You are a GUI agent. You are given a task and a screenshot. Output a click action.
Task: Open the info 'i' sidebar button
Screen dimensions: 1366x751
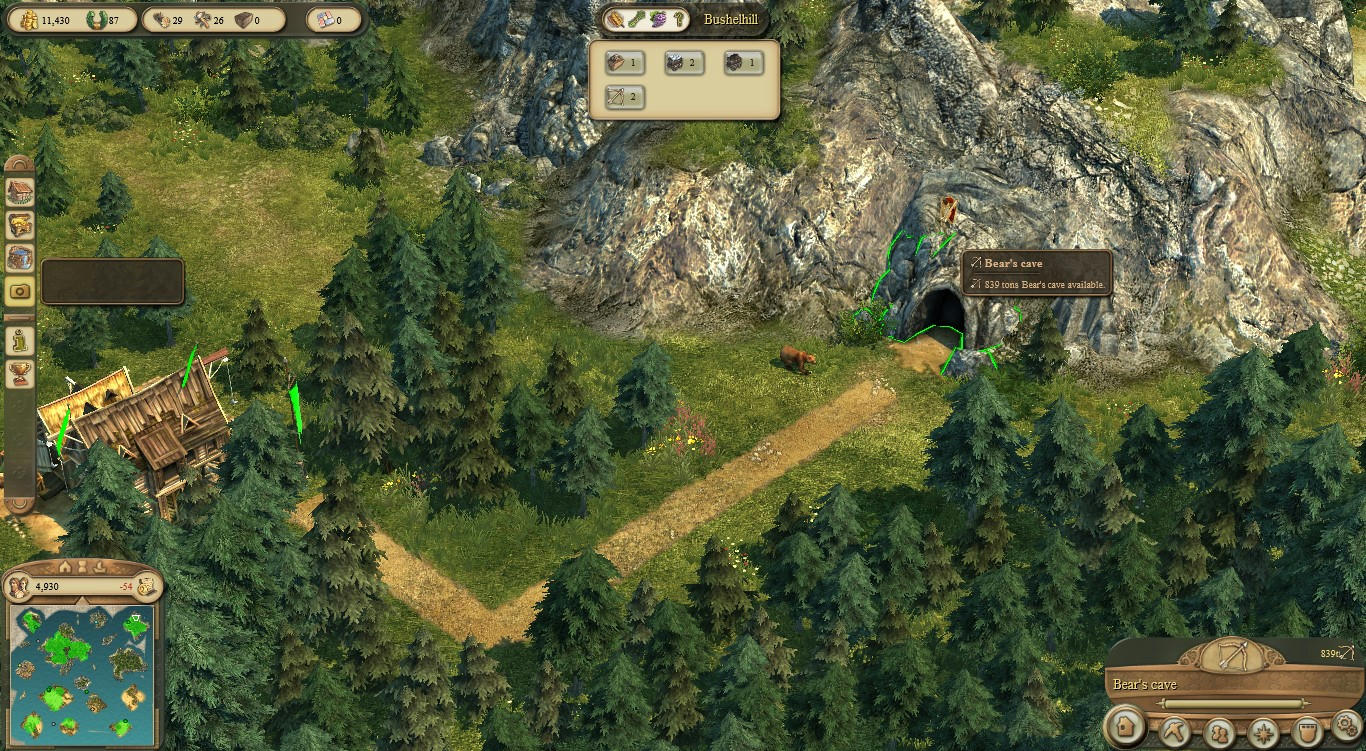tap(20, 341)
